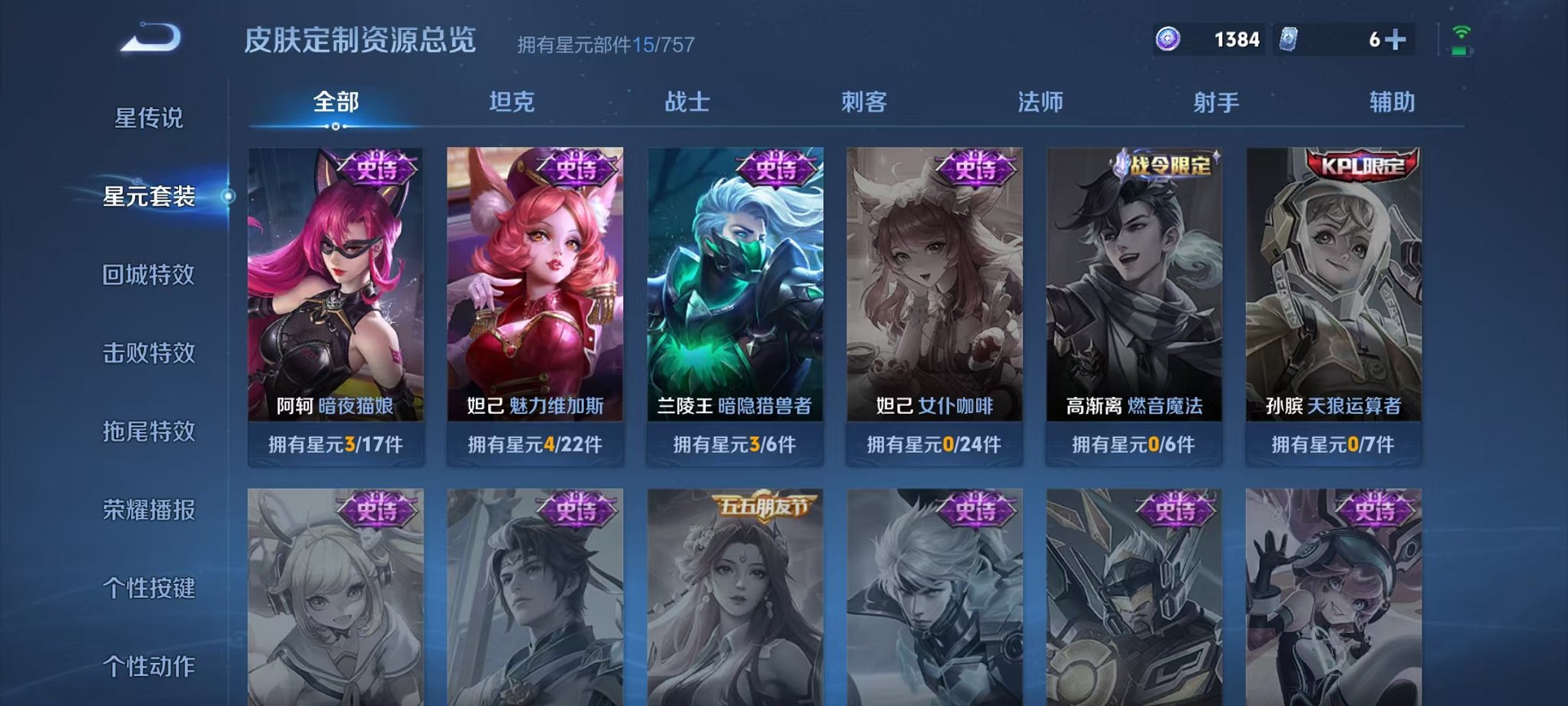1568x706 pixels.
Task: Click the 拥有星元部件15/757 text
Action: pyautogui.click(x=603, y=43)
